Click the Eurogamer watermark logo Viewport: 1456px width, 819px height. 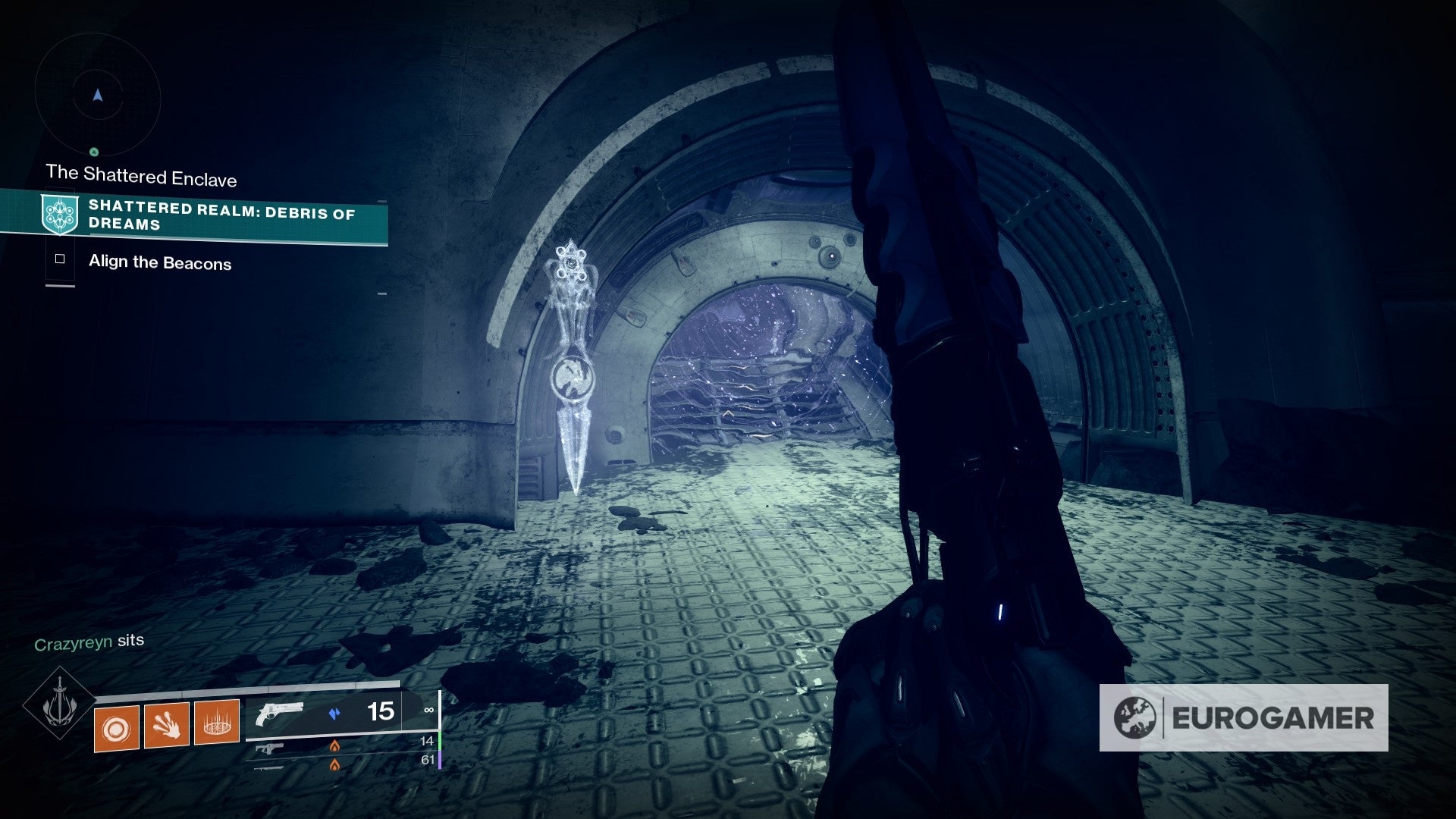1244,717
